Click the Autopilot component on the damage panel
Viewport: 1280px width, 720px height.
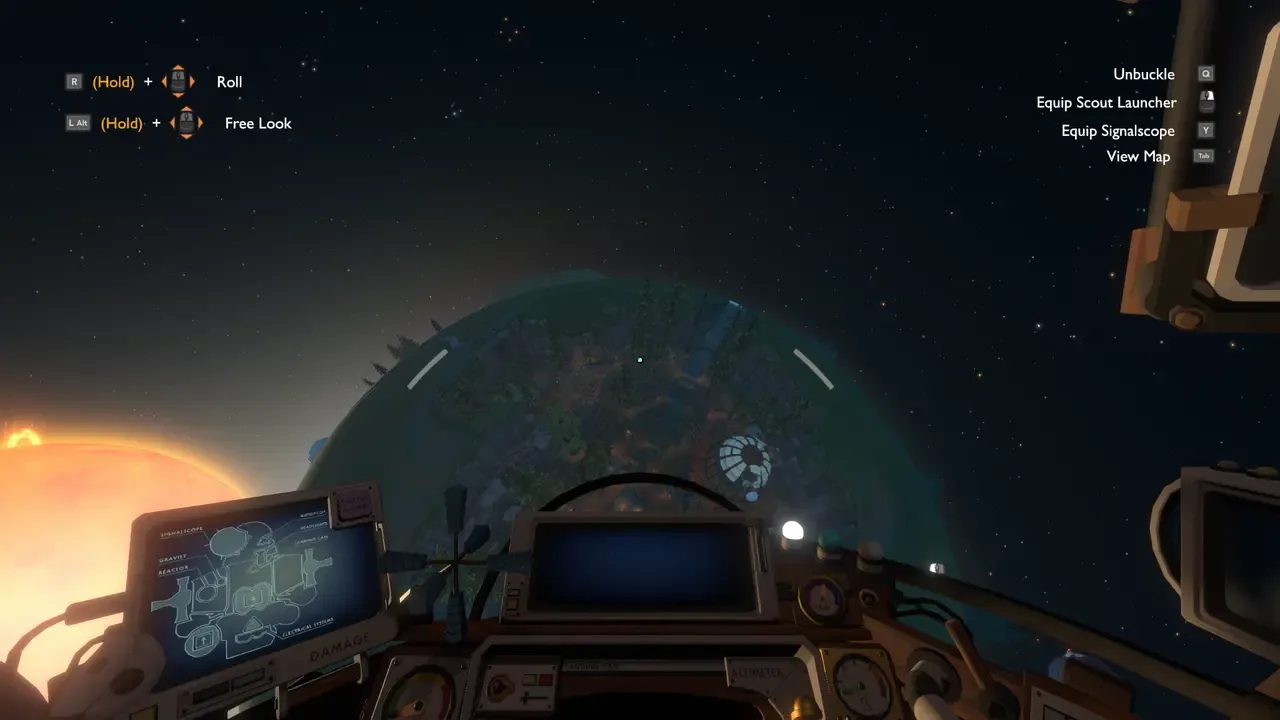tap(312, 514)
